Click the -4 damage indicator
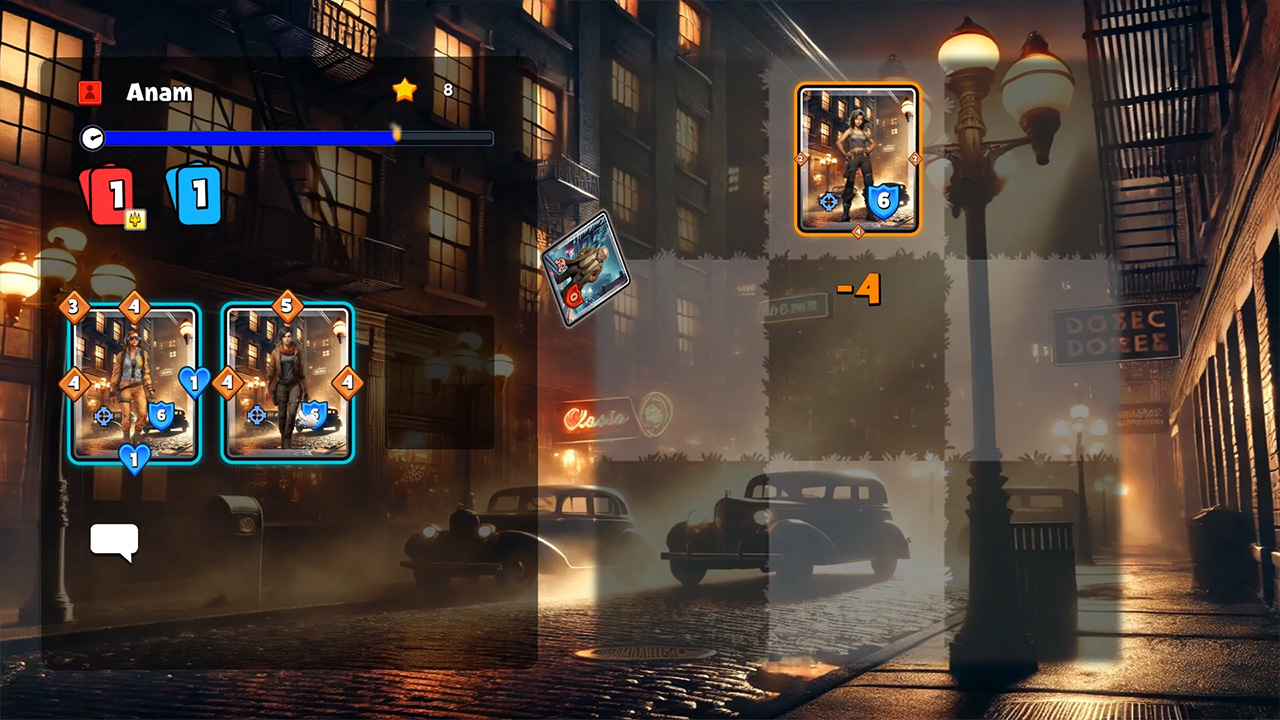Screen dimensions: 1280x720 858,290
